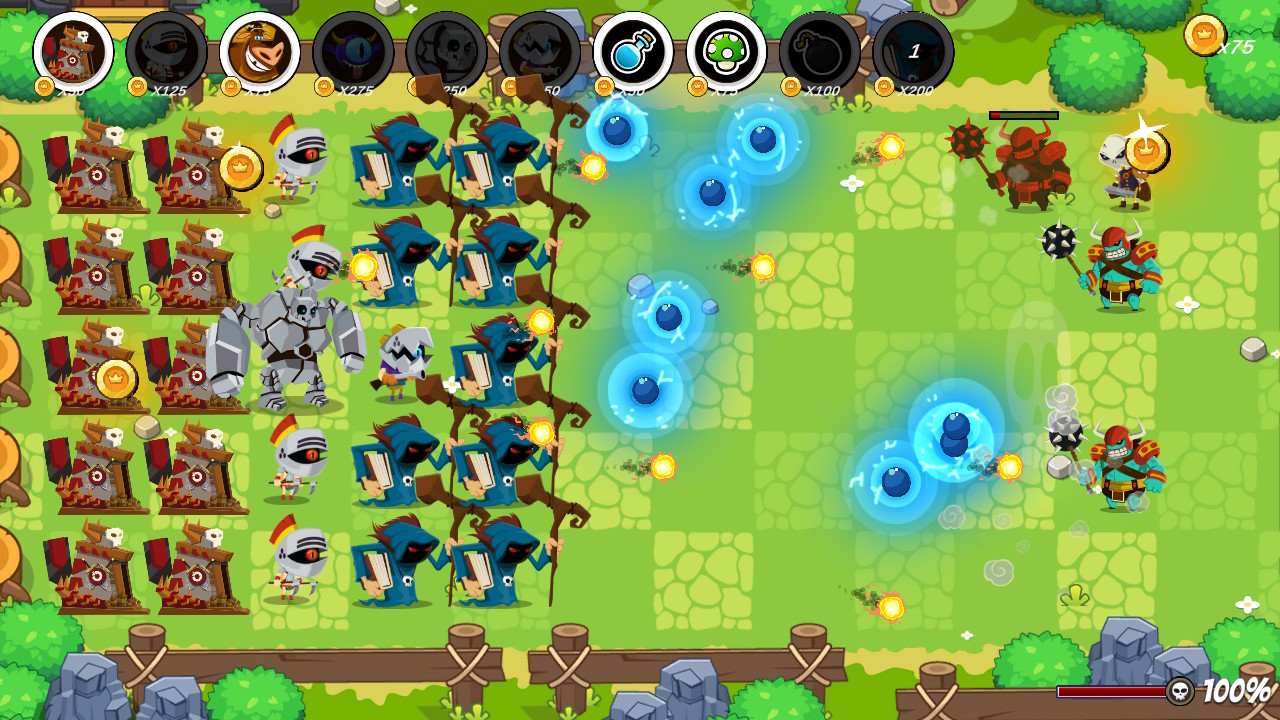The height and width of the screenshot is (720, 1280).
Task: Select the black bomb costing 100
Action: click(x=819, y=51)
